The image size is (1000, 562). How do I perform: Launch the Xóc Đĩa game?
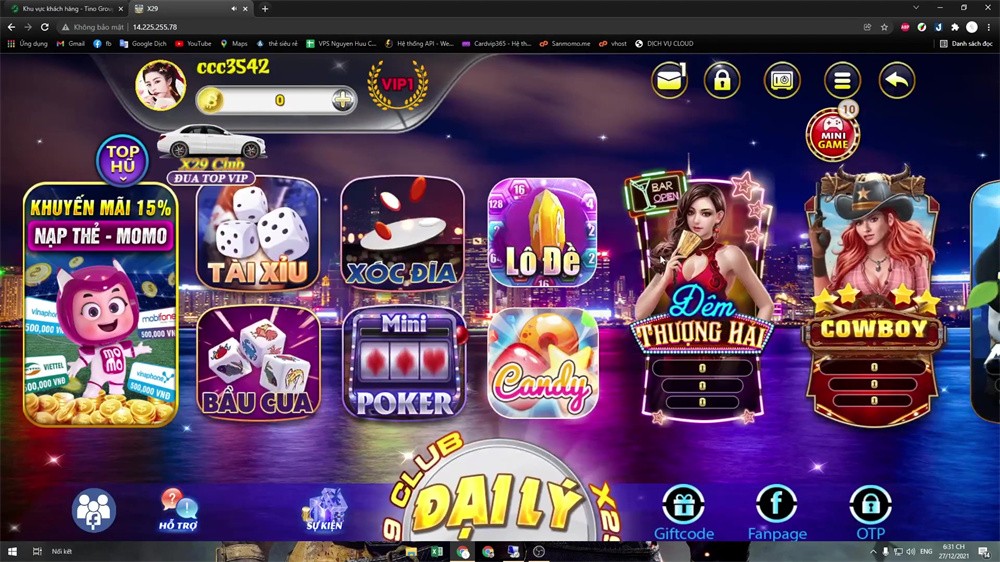[x=402, y=234]
